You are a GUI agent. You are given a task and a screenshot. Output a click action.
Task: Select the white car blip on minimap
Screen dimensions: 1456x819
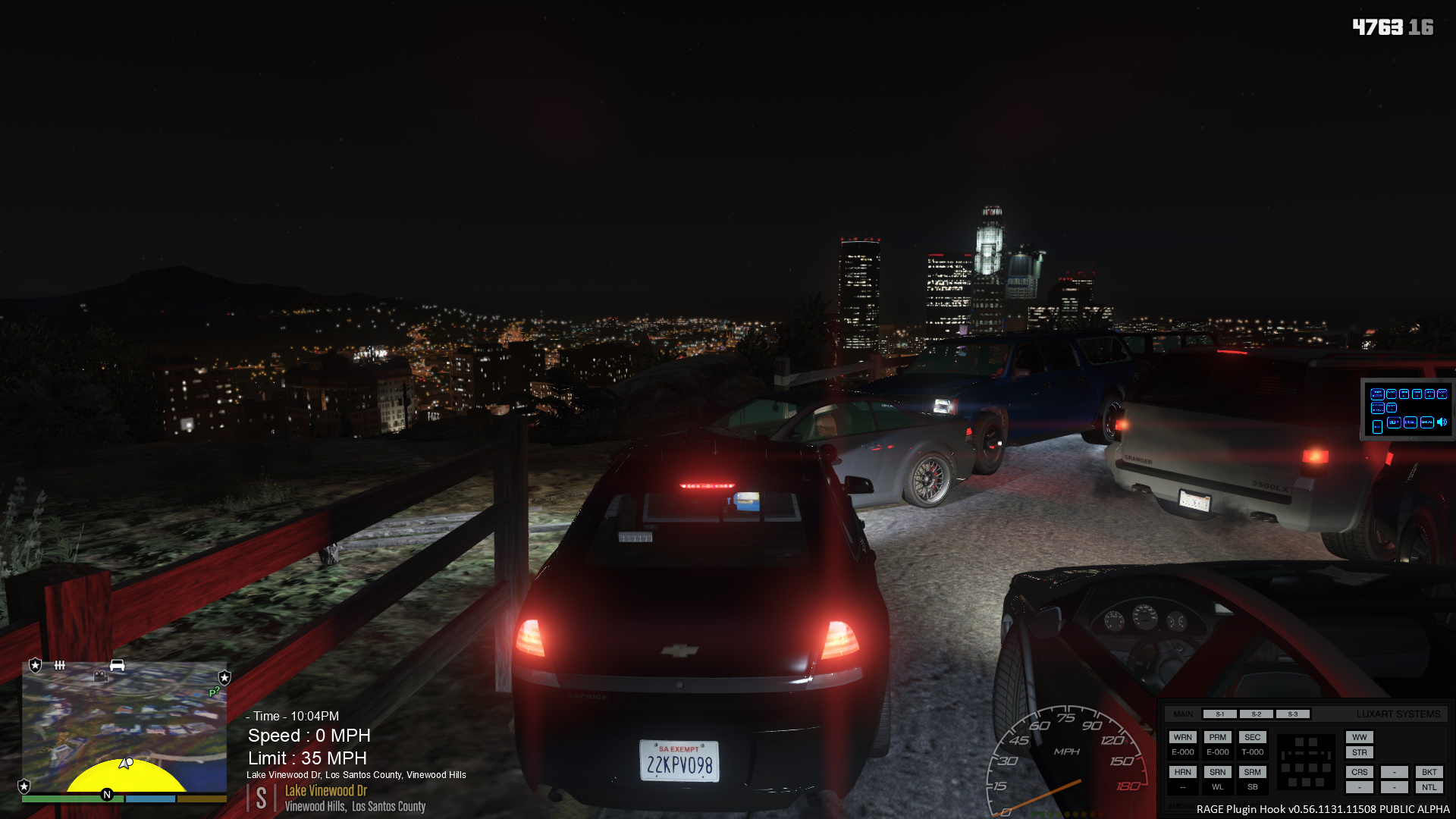coord(117,665)
